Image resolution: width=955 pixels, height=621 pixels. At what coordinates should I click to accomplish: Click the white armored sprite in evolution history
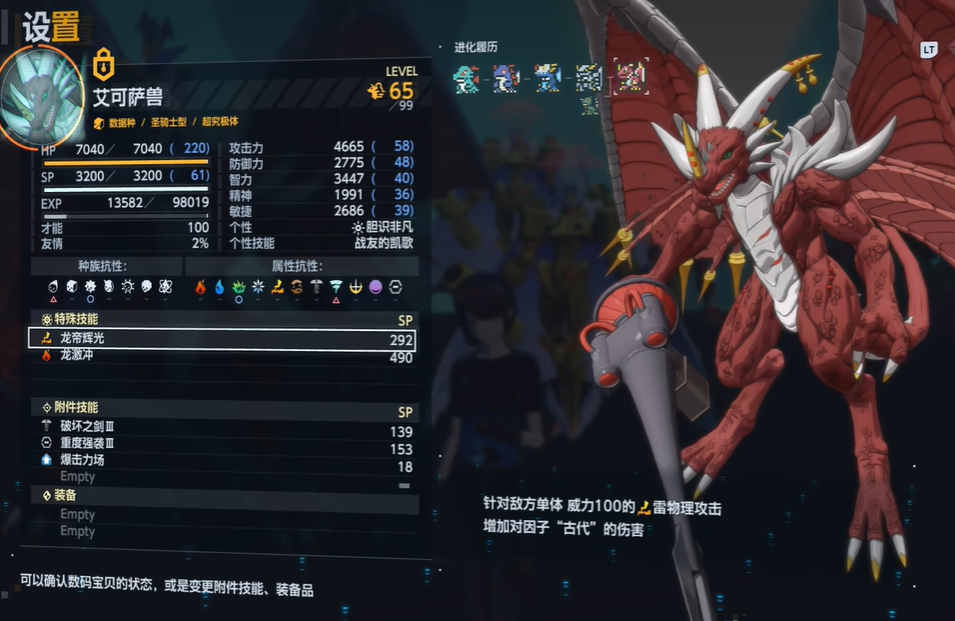[589, 77]
